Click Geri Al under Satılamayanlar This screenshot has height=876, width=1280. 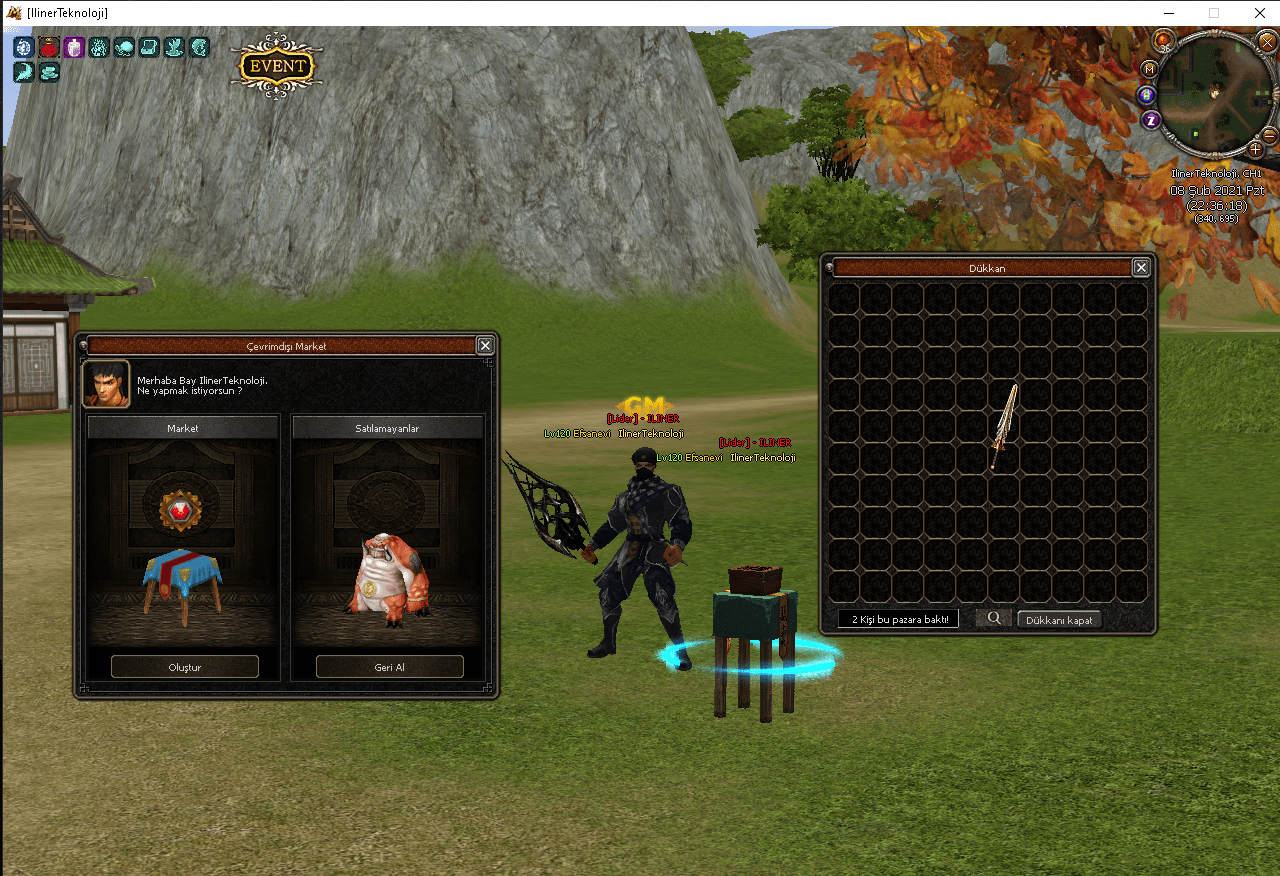(390, 666)
